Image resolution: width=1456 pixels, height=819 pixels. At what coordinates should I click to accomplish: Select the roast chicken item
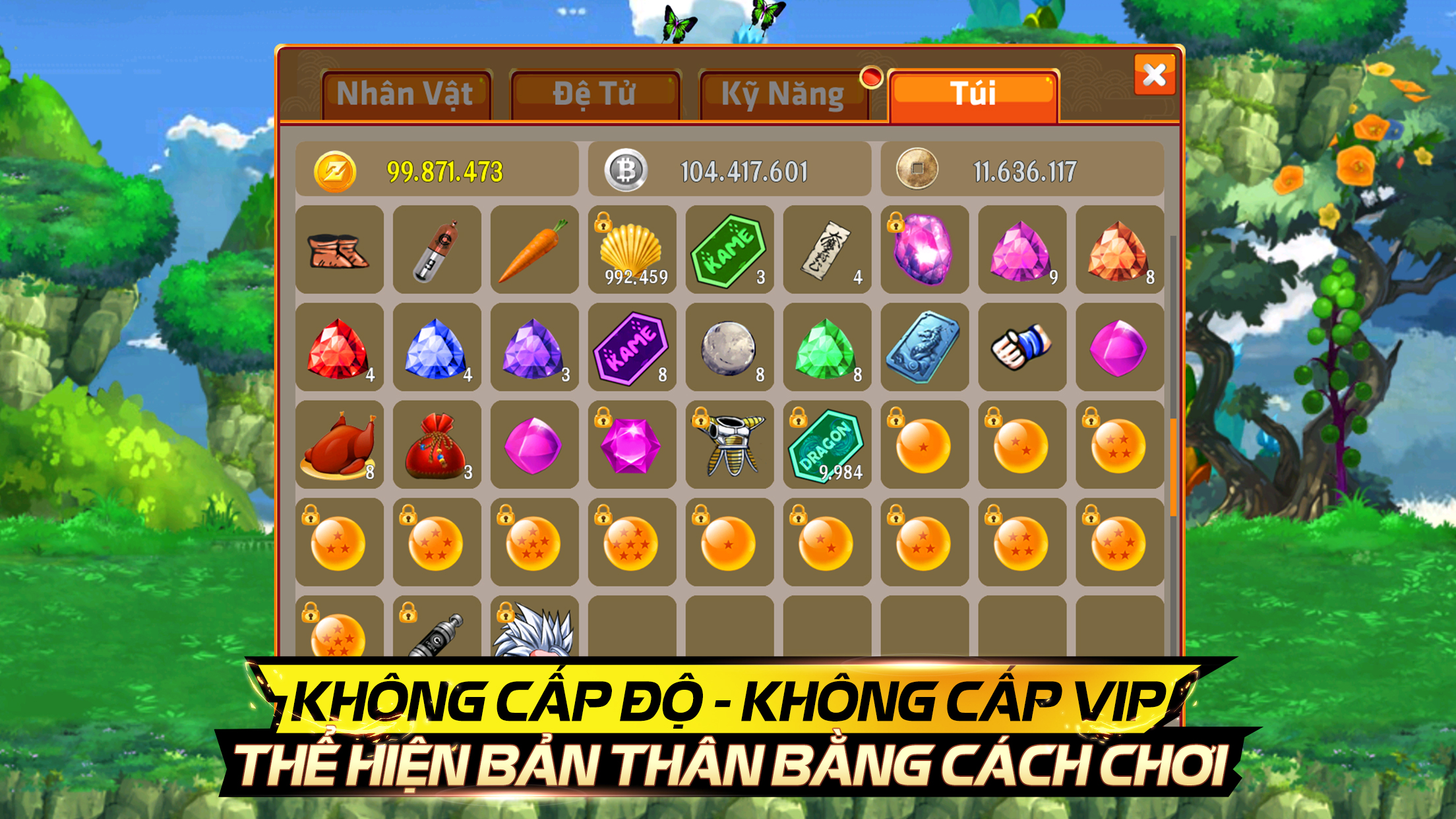[339, 444]
